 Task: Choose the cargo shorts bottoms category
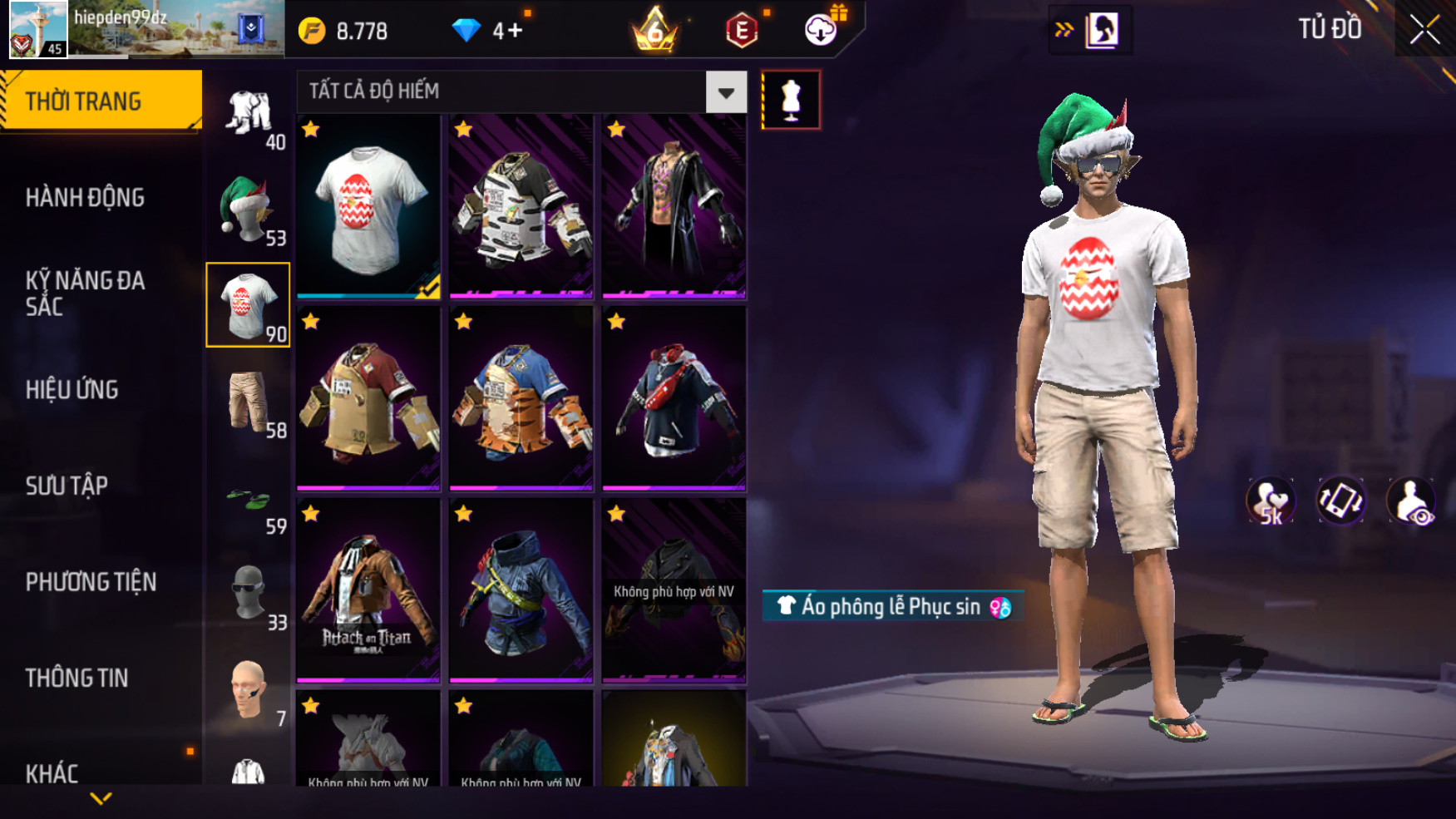point(248,402)
